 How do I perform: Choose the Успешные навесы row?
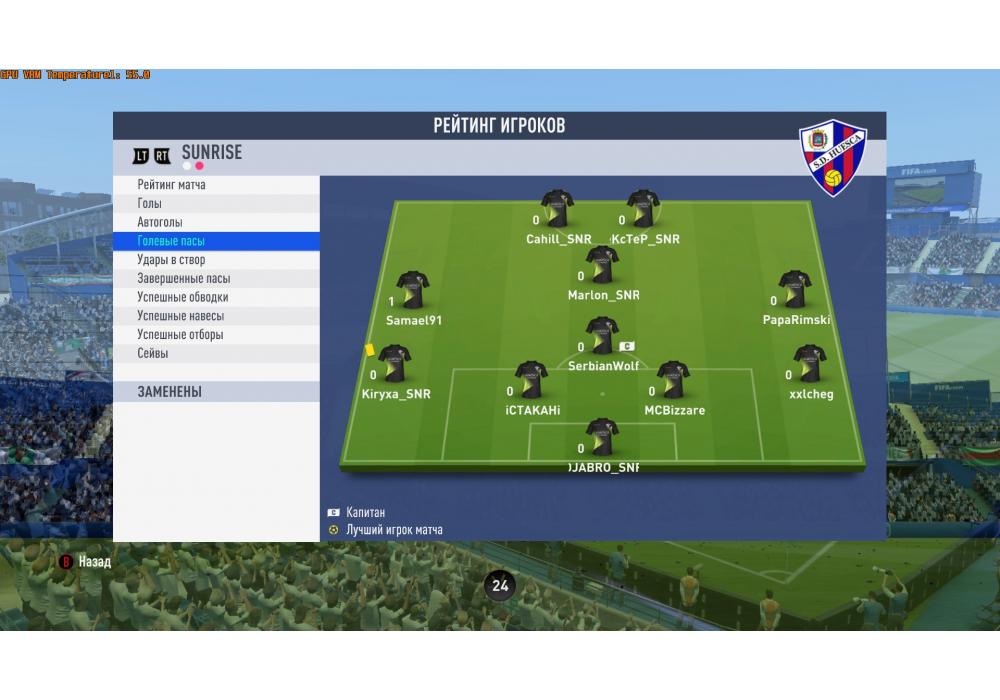180,316
